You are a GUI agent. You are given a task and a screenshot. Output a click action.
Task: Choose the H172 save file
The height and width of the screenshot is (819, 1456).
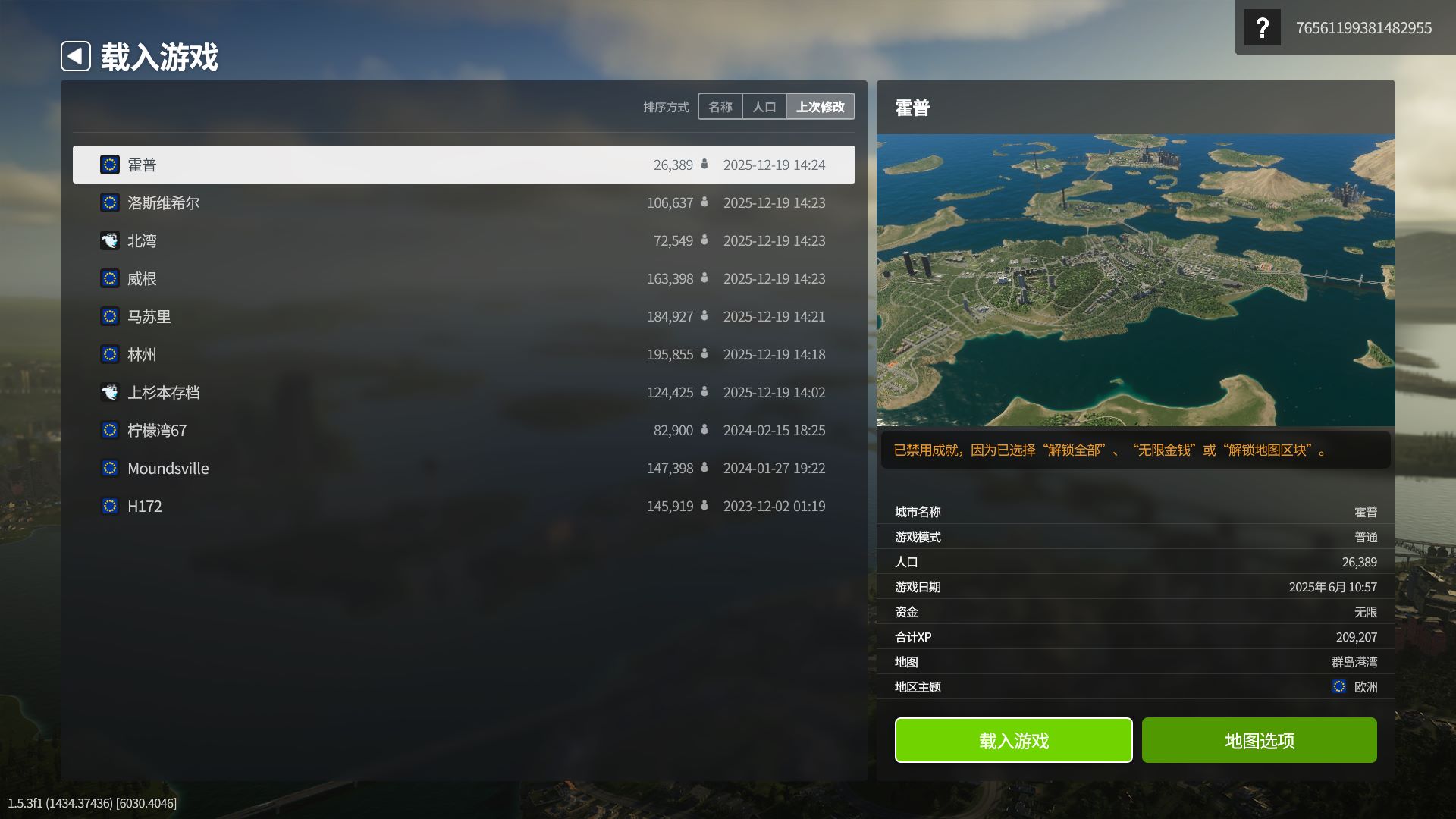(463, 506)
